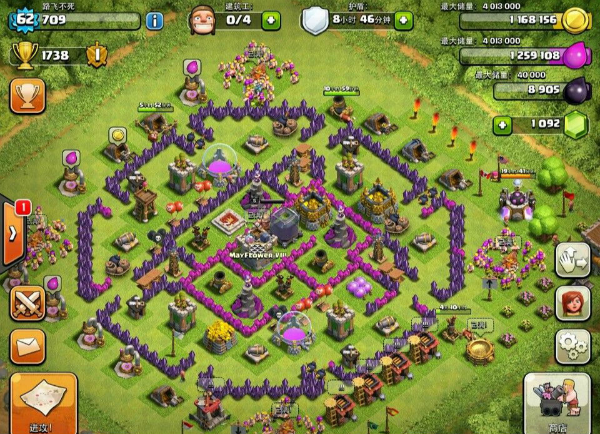The image size is (600, 434).
Task: Open the crossed swords battle log
Action: 26,304
